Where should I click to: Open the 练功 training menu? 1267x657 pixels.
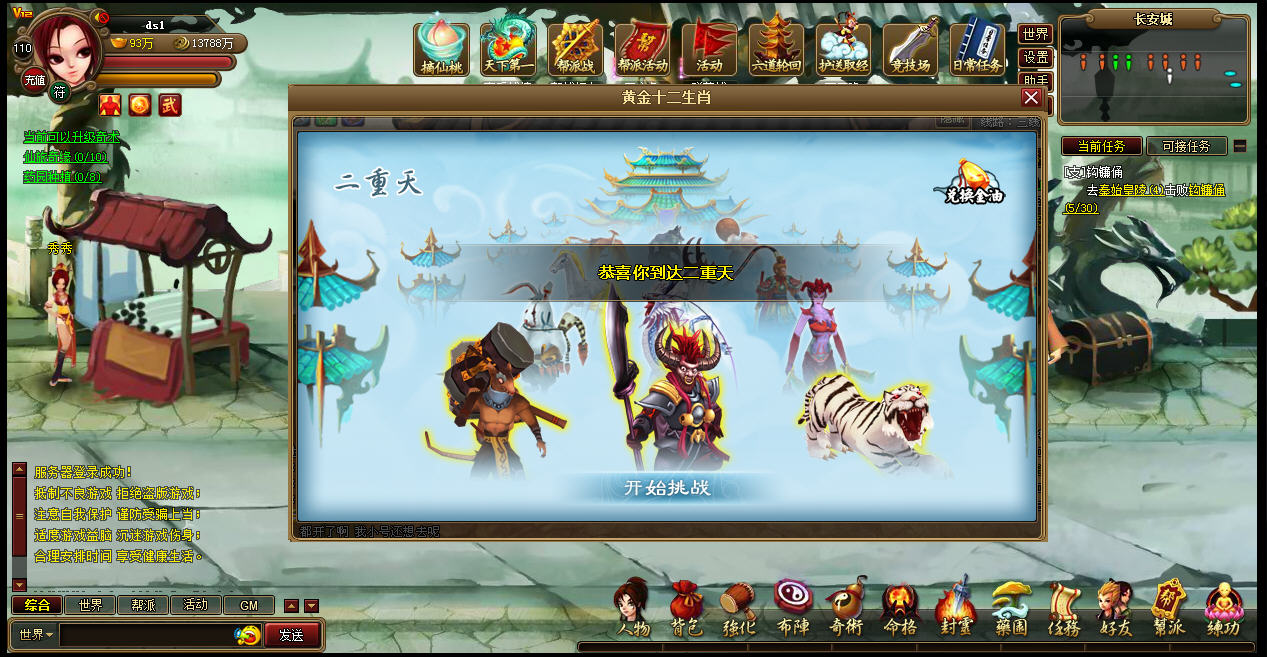coord(1222,609)
